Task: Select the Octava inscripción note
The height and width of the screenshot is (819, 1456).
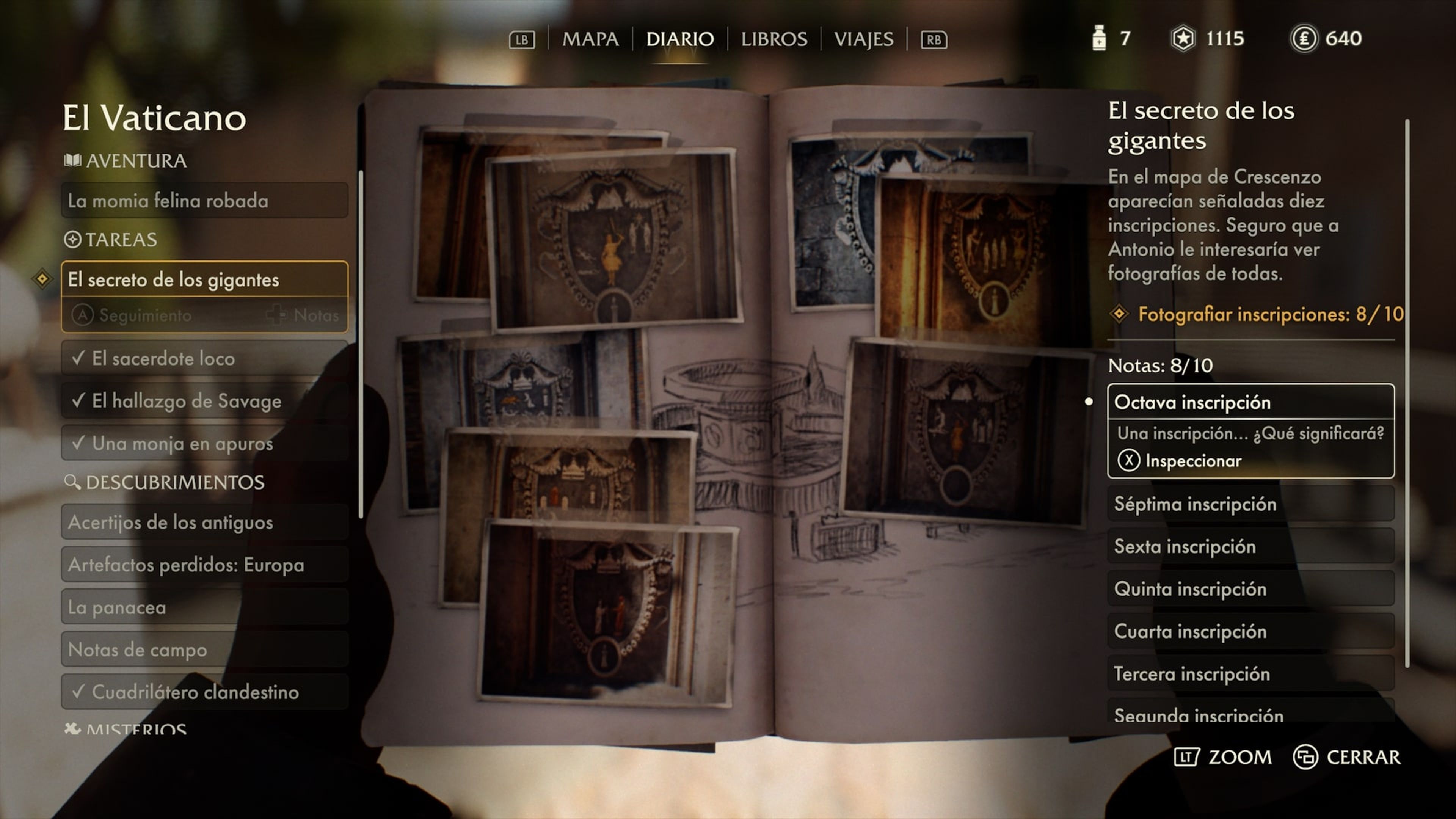Action: click(1250, 402)
